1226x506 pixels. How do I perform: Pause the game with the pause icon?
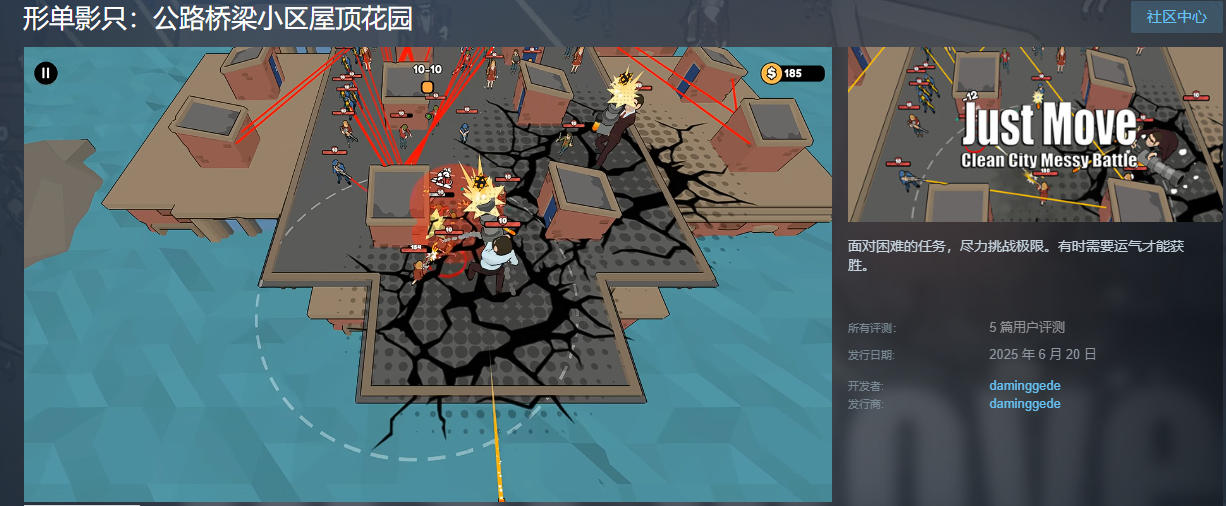coord(46,73)
